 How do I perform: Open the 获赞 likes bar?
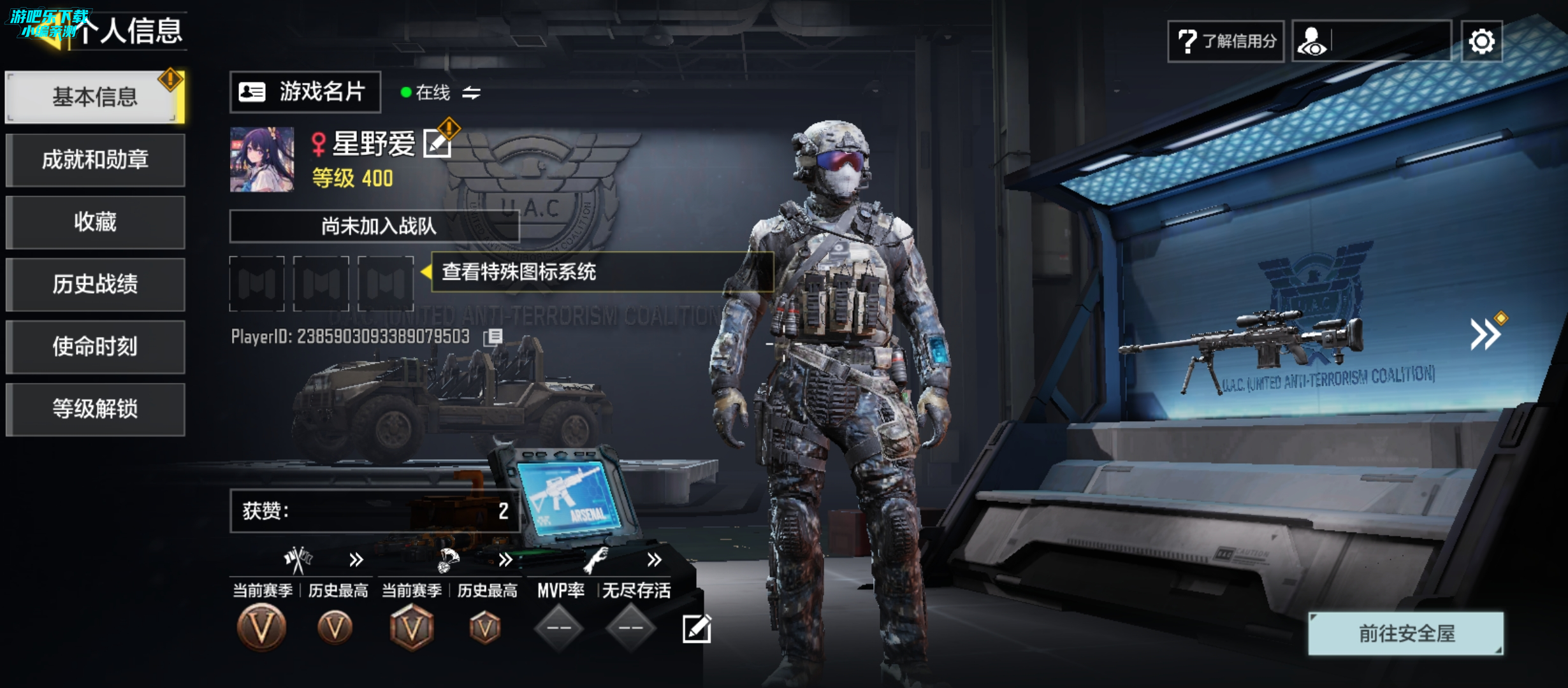click(374, 511)
